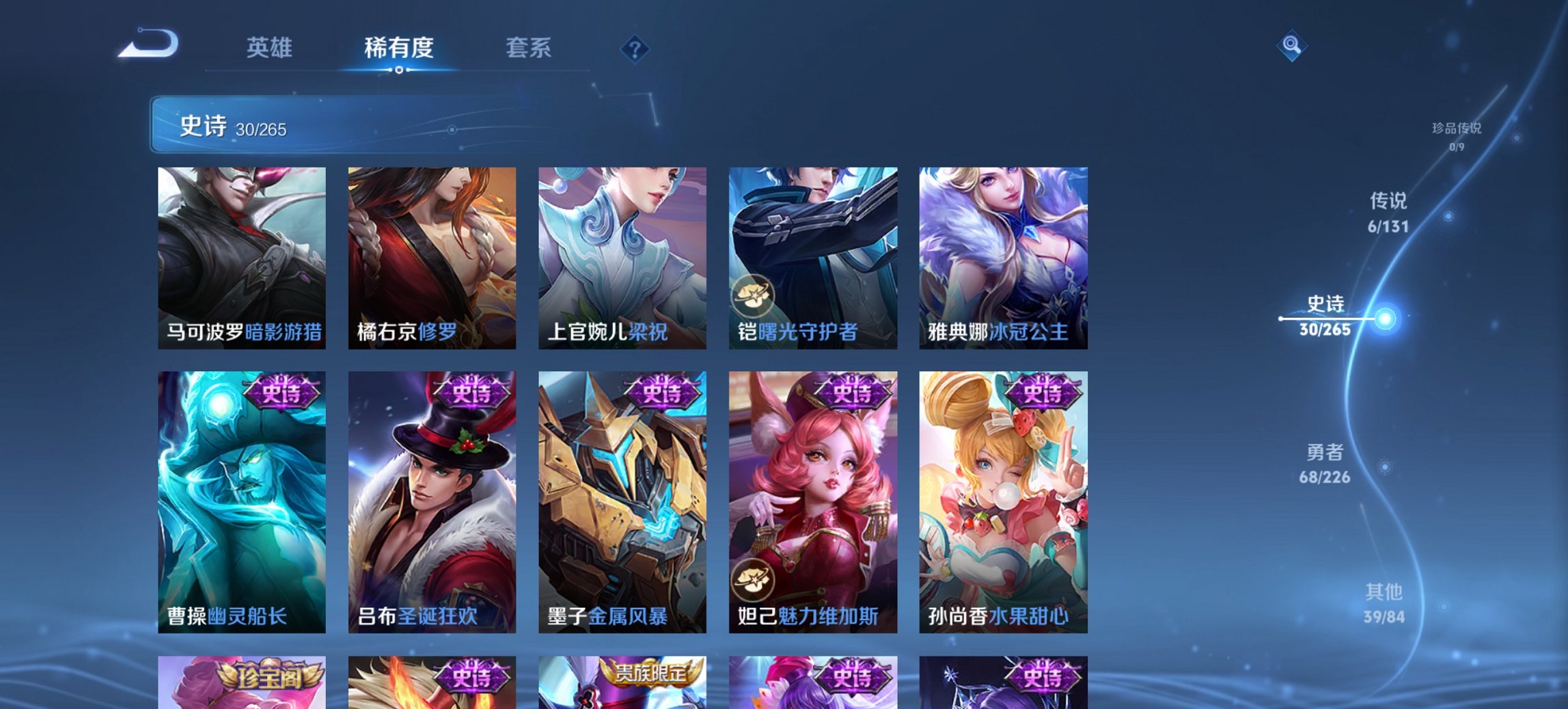Viewport: 1568px width, 709px height.
Task: Click the back arrow icon top left
Action: [x=149, y=44]
